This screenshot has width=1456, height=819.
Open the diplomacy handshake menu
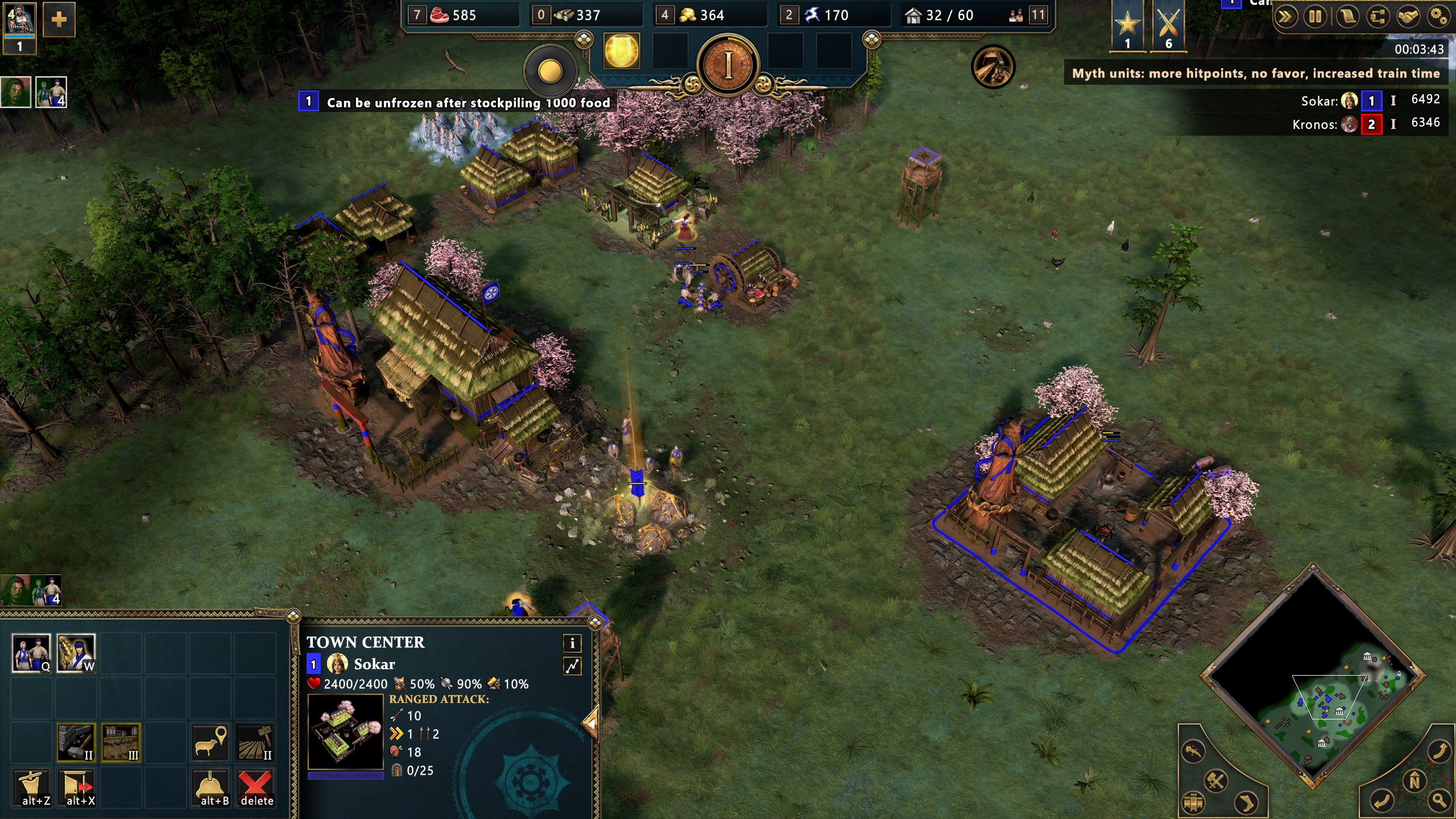coord(1408,16)
